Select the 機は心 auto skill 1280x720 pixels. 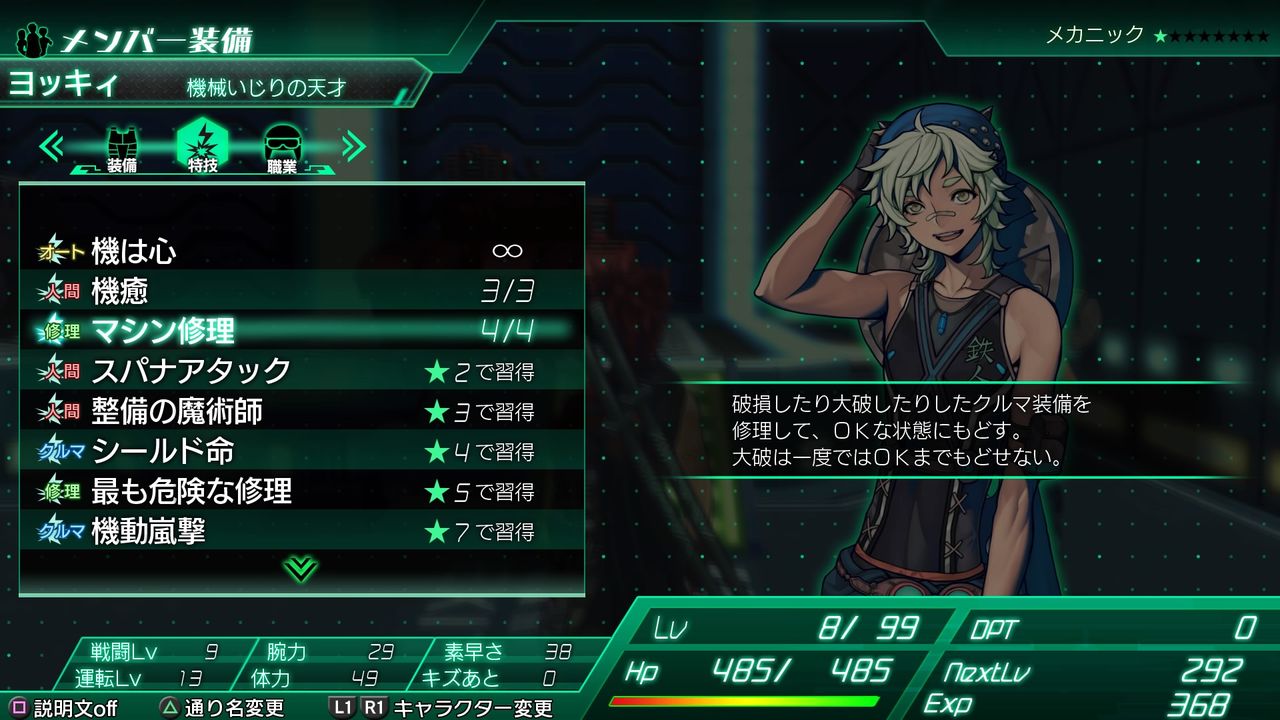(300, 251)
